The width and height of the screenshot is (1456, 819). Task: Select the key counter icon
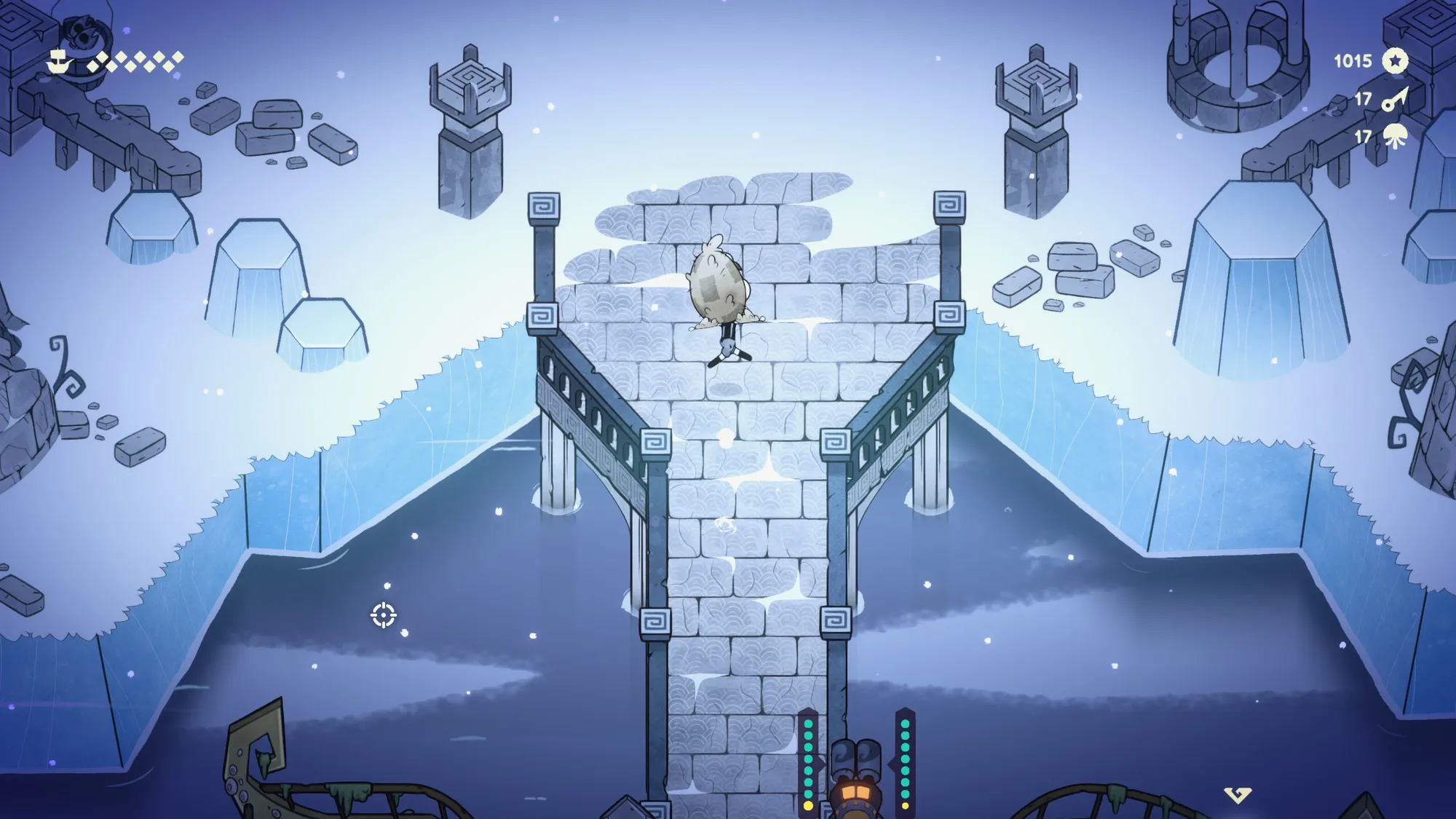coord(1394,99)
